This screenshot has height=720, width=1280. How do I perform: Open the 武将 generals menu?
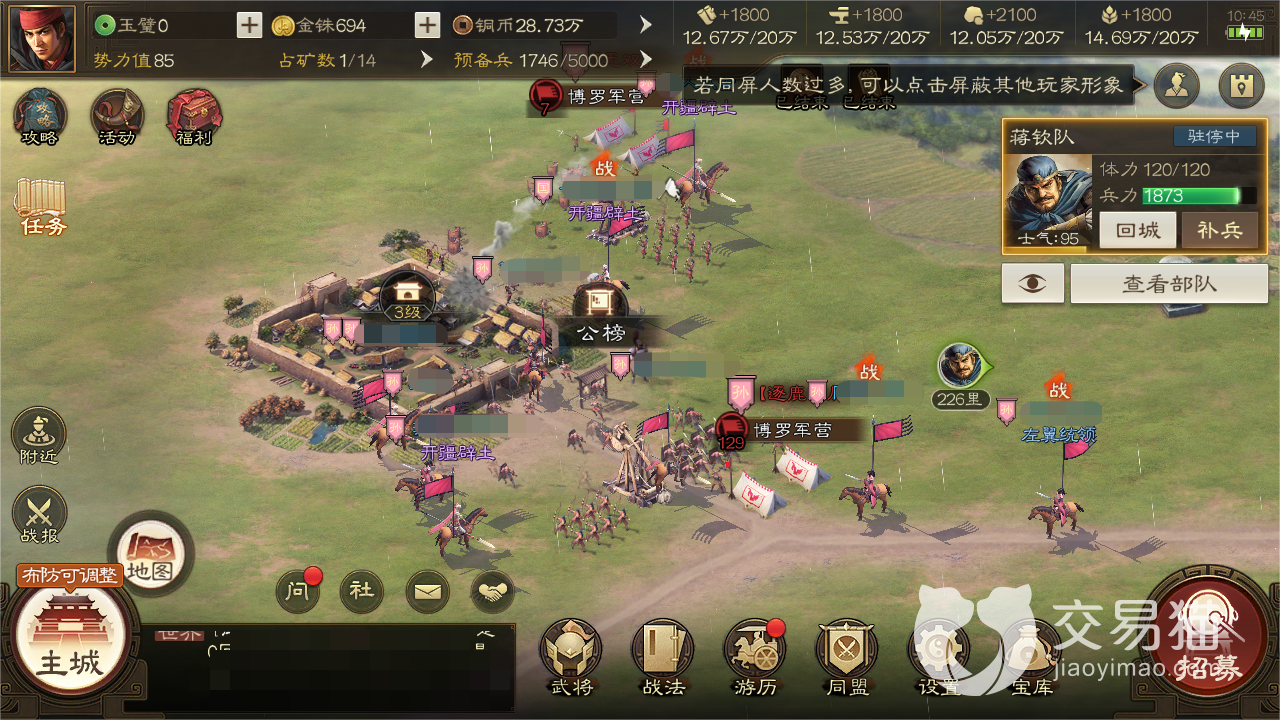[x=571, y=655]
